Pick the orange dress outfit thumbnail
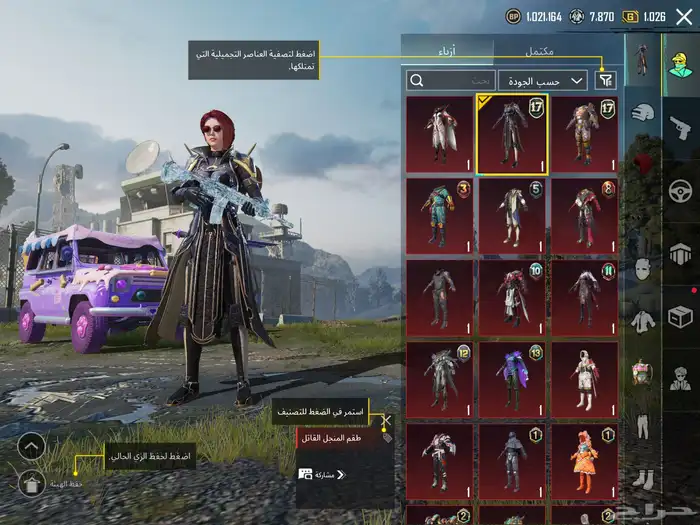The width and height of the screenshot is (700, 525). [x=584, y=460]
